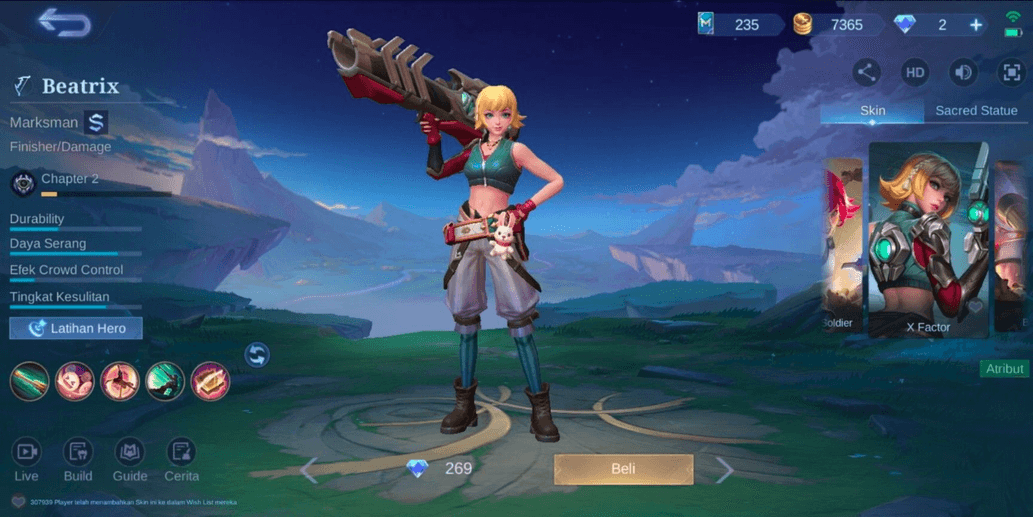Go to previous hero with left arrow
The width and height of the screenshot is (1033, 517).
309,469
